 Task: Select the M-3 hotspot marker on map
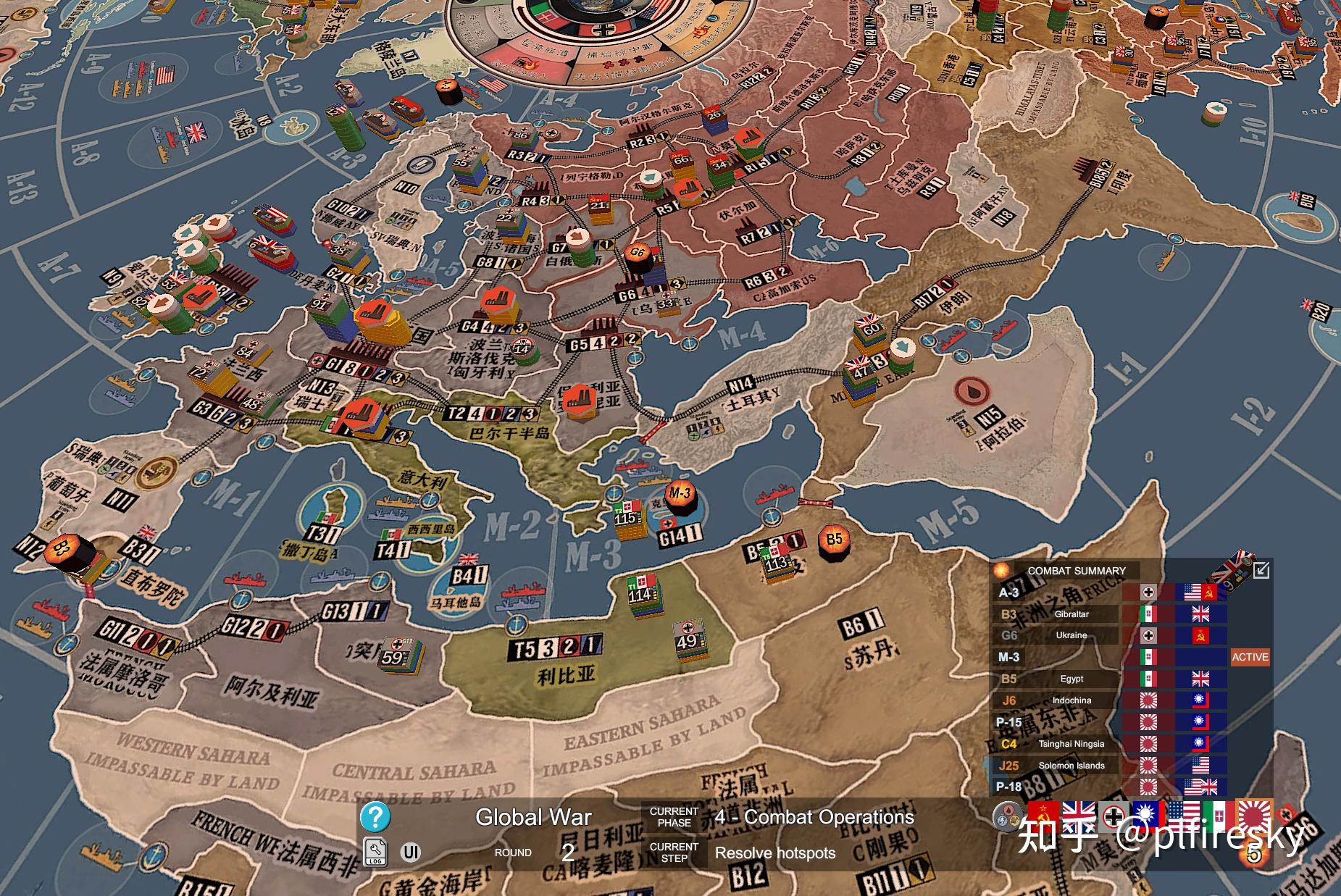(680, 494)
